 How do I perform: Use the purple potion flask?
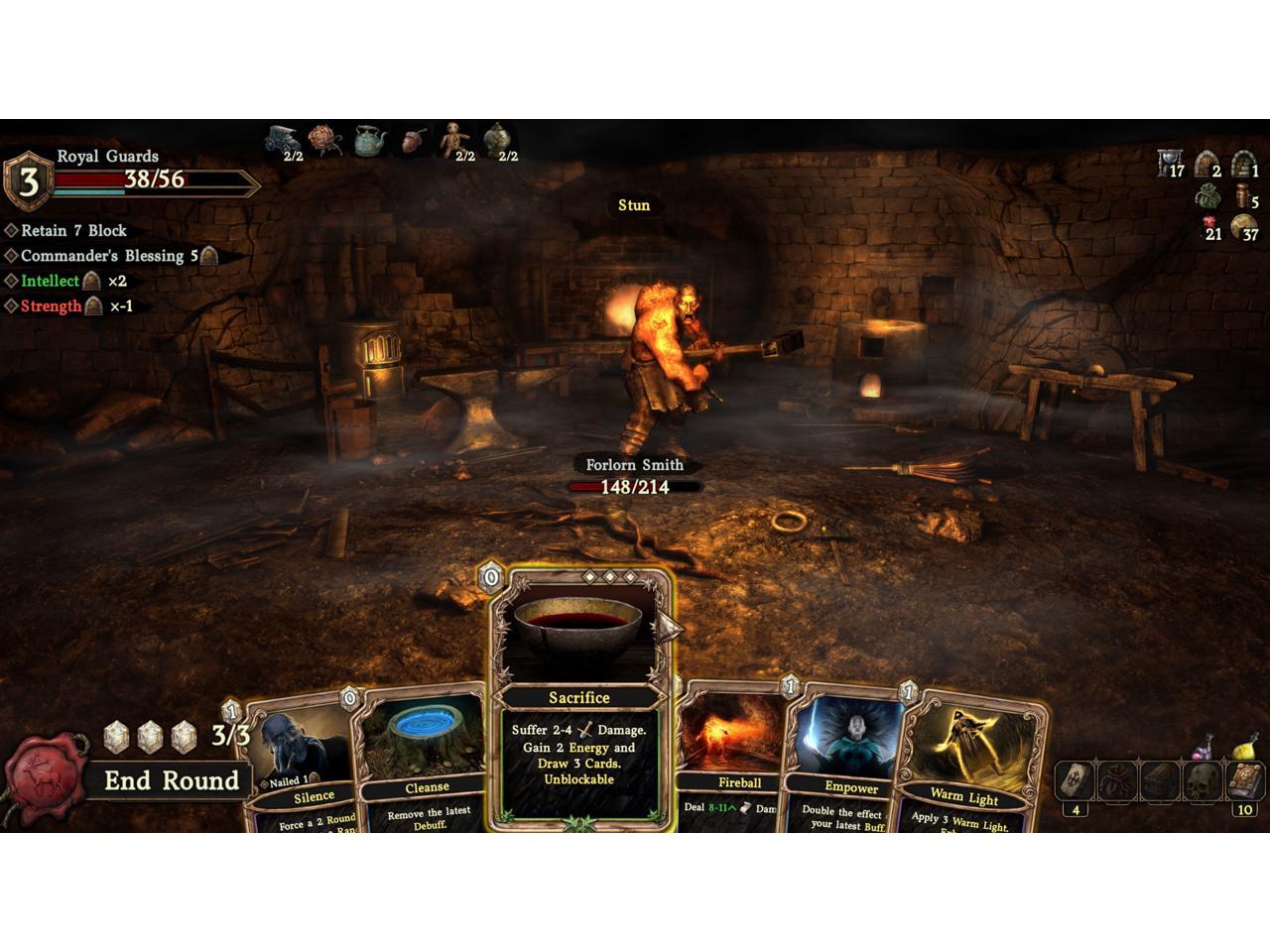[1205, 747]
